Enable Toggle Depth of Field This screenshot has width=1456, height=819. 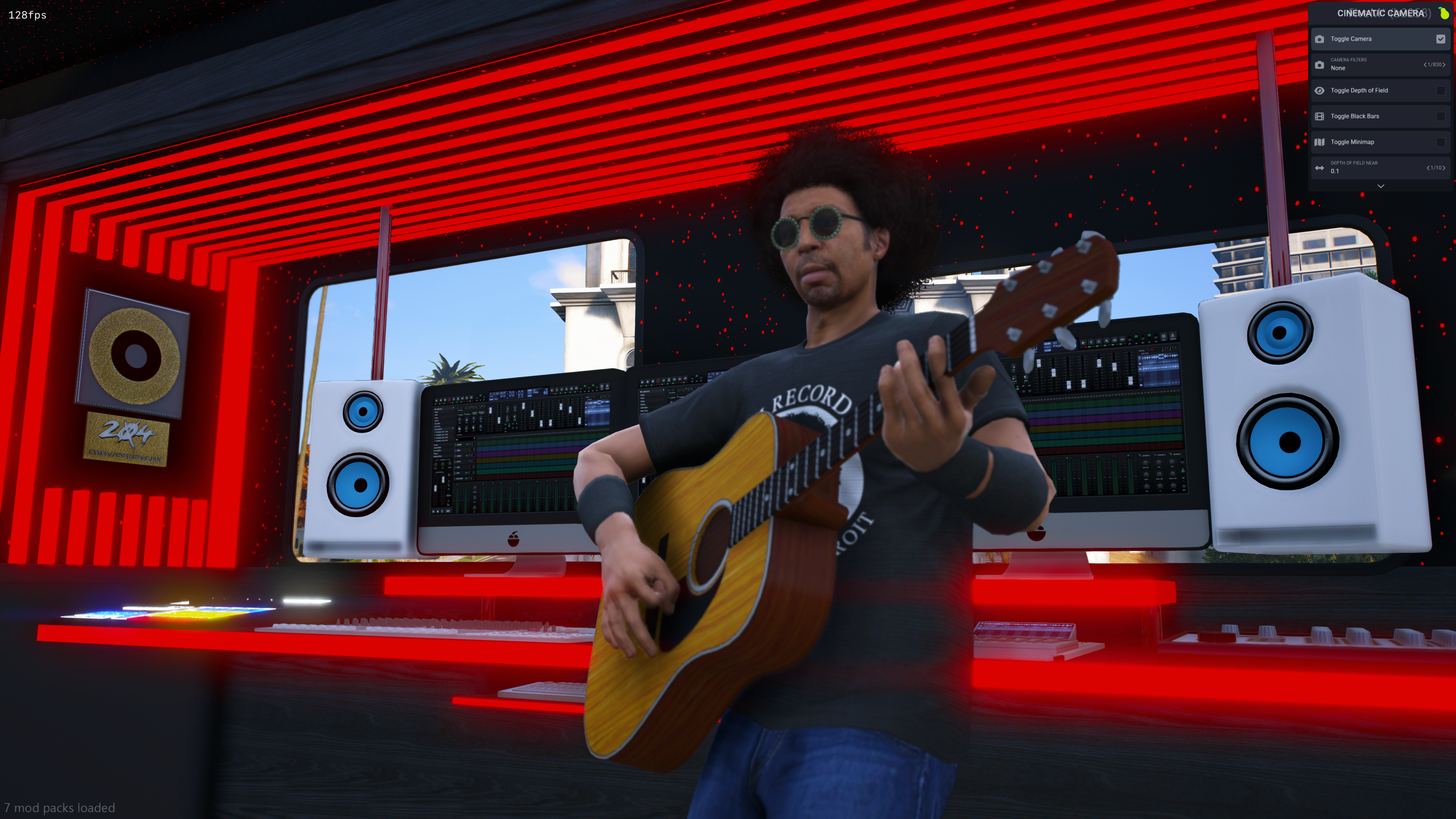[1440, 91]
